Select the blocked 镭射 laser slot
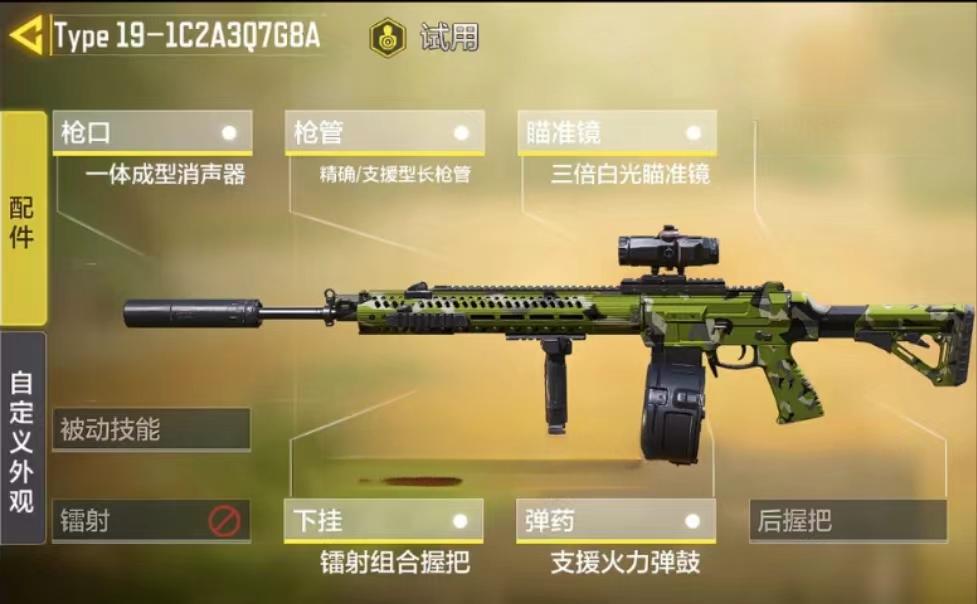Screen dimensions: 977x604 [151, 521]
